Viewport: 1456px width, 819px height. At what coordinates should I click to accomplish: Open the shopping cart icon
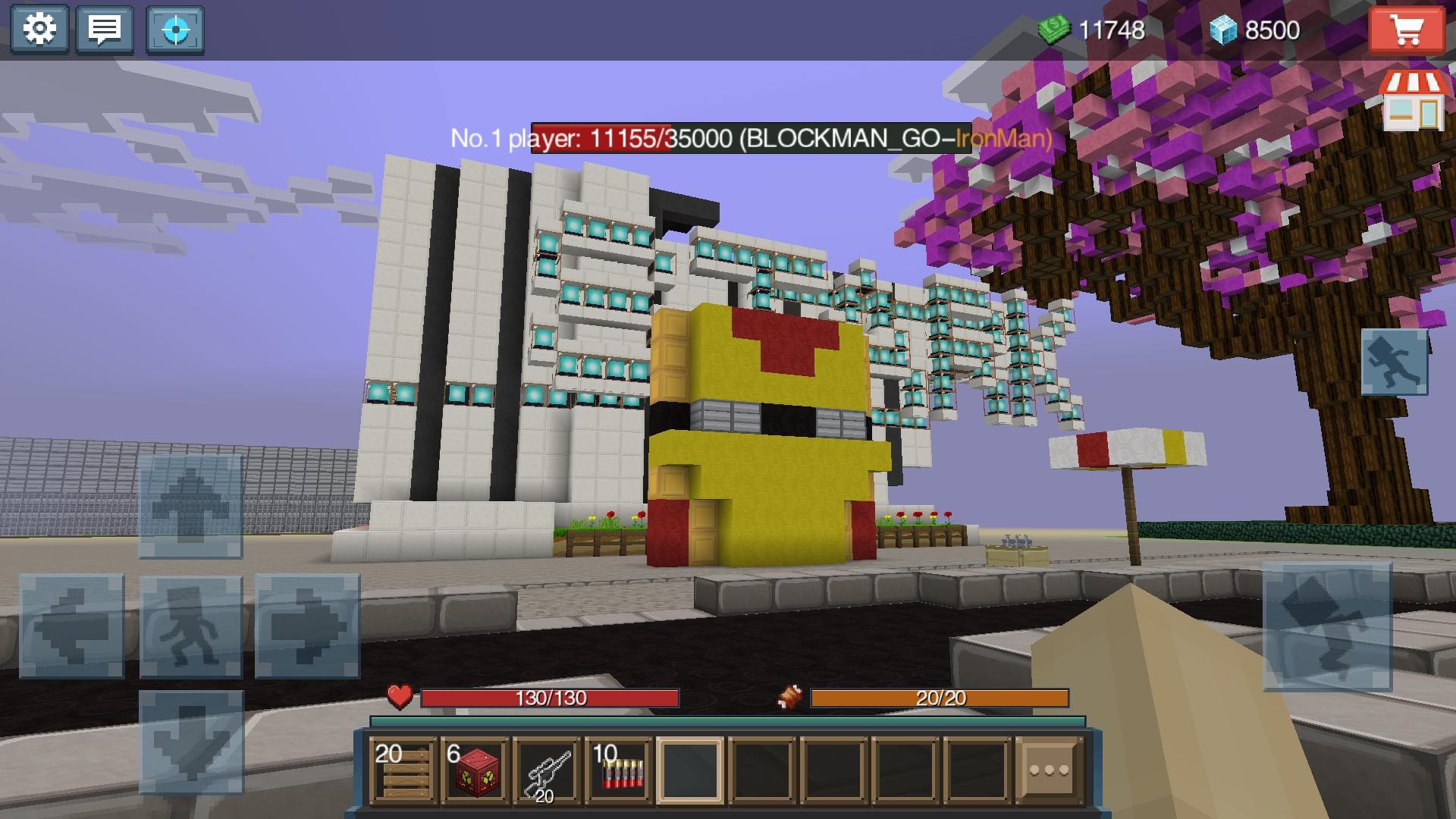[1409, 28]
